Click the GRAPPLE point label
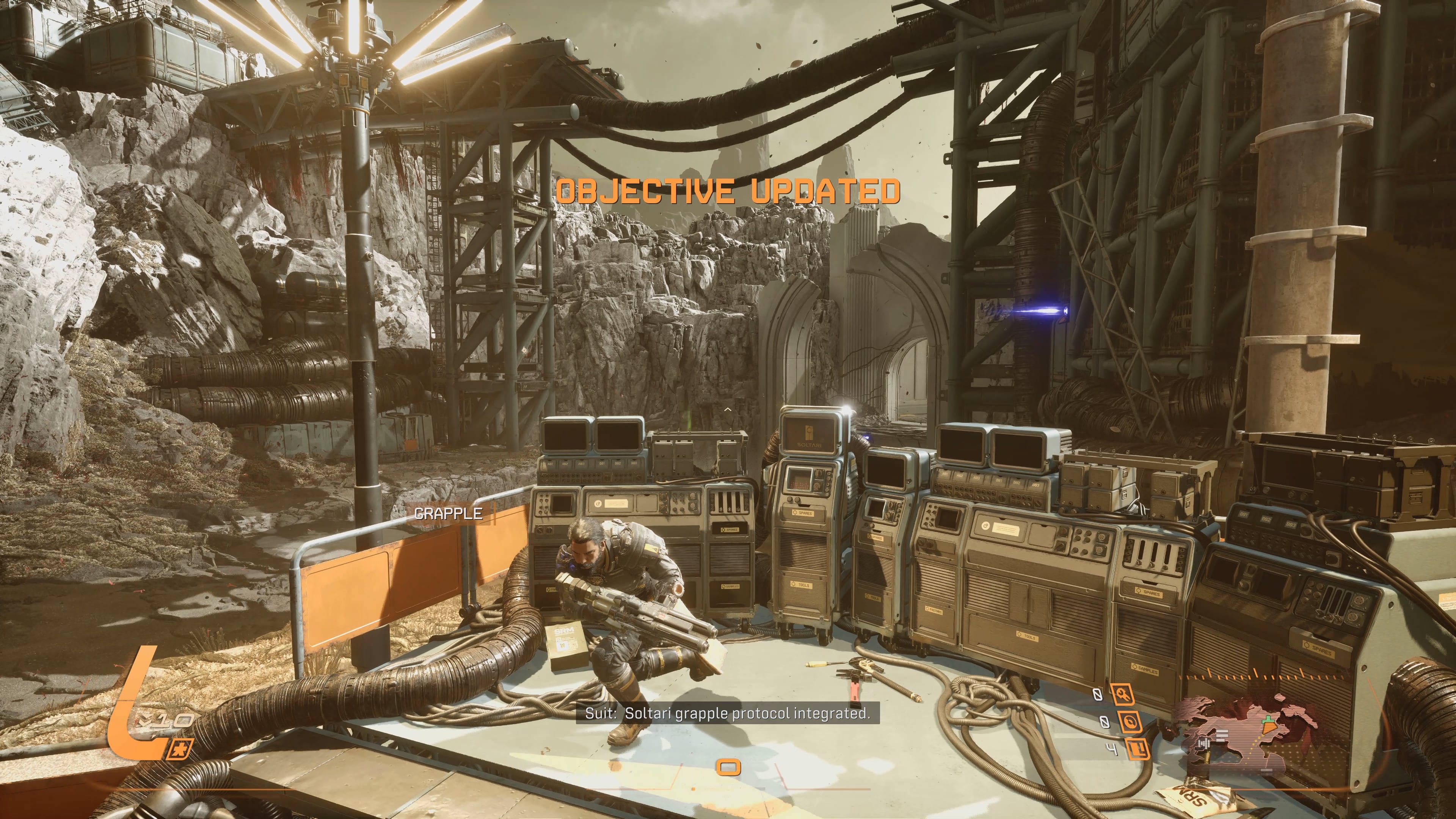 (448, 514)
